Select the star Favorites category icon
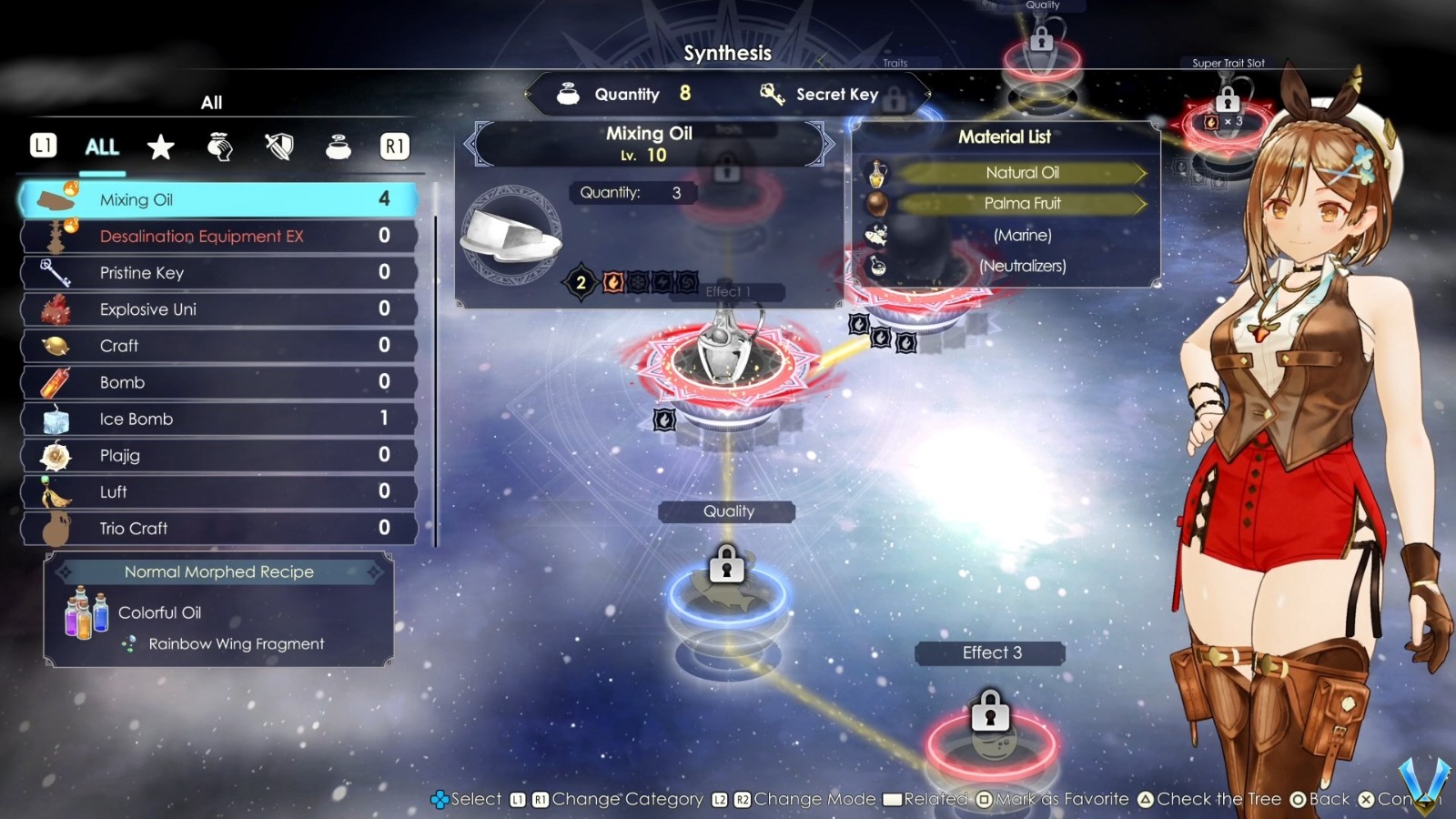 160,147
